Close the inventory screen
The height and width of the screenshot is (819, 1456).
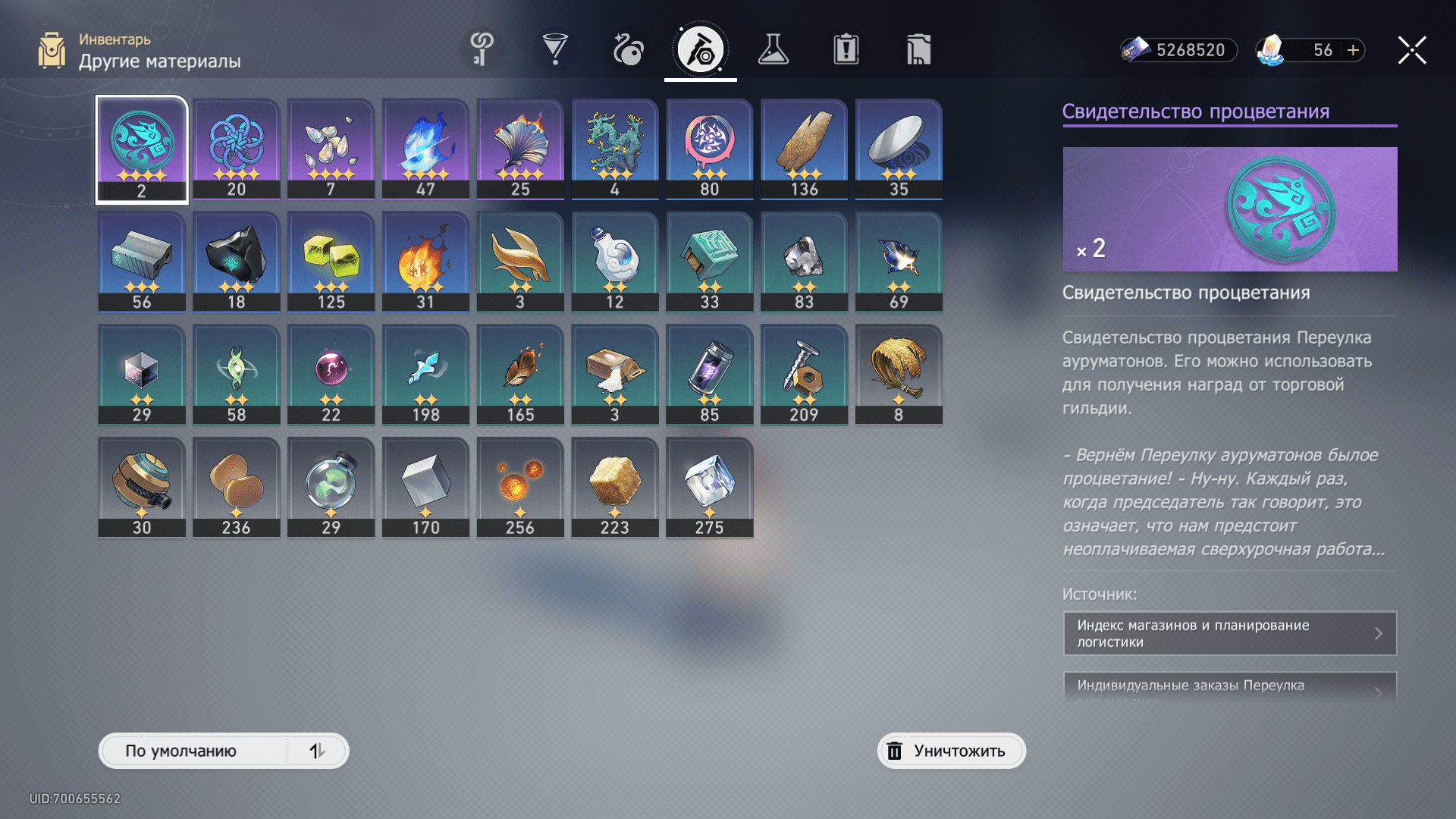tap(1412, 50)
